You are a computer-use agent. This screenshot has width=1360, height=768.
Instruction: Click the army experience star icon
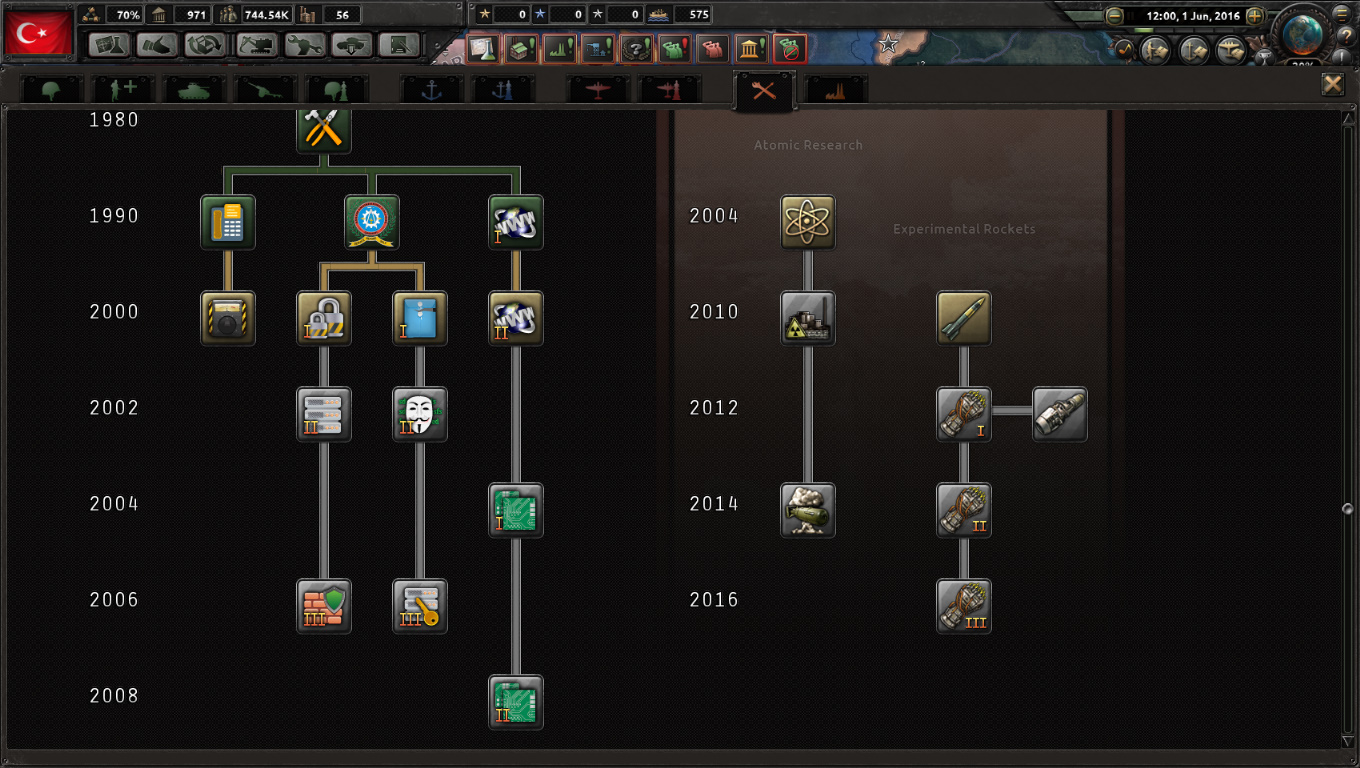click(x=484, y=14)
